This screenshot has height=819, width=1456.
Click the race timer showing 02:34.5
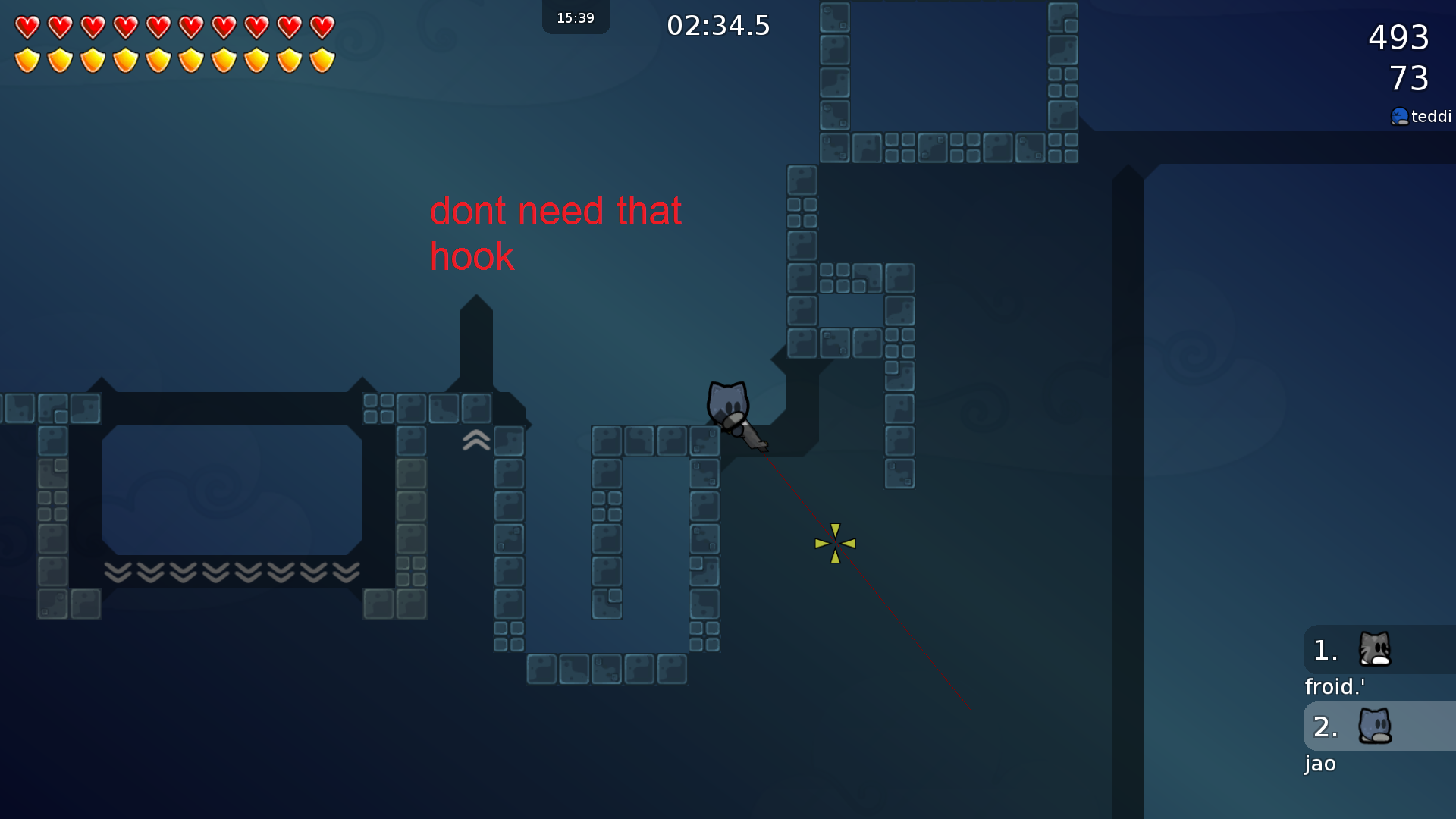717,25
